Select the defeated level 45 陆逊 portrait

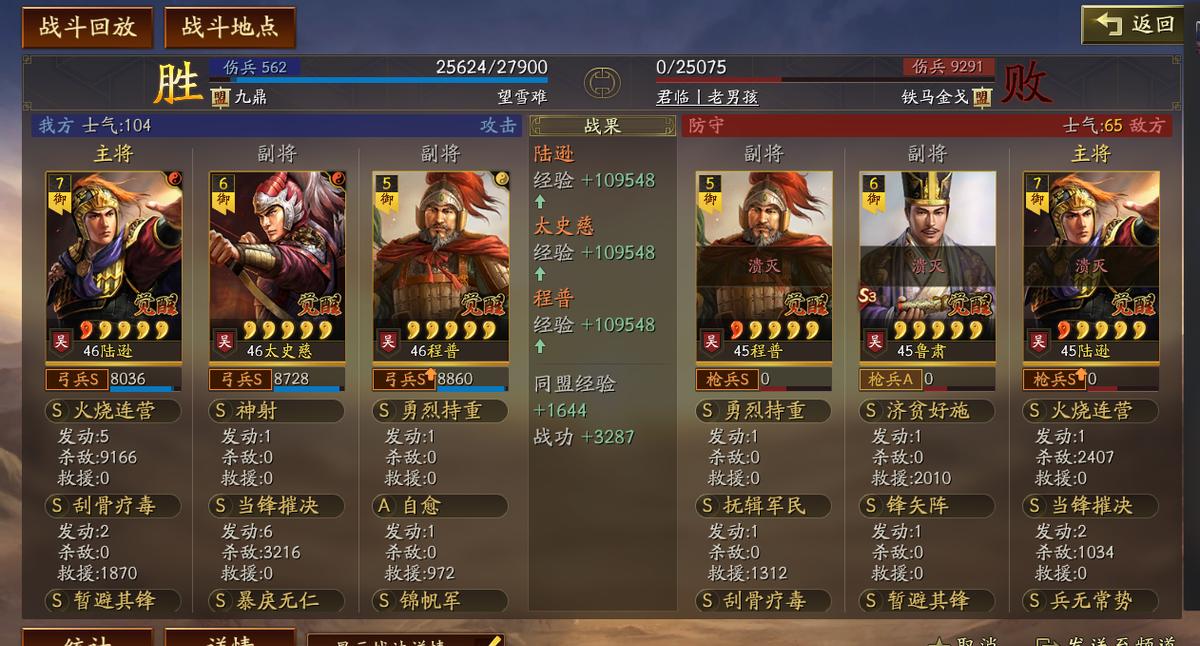click(x=1091, y=265)
